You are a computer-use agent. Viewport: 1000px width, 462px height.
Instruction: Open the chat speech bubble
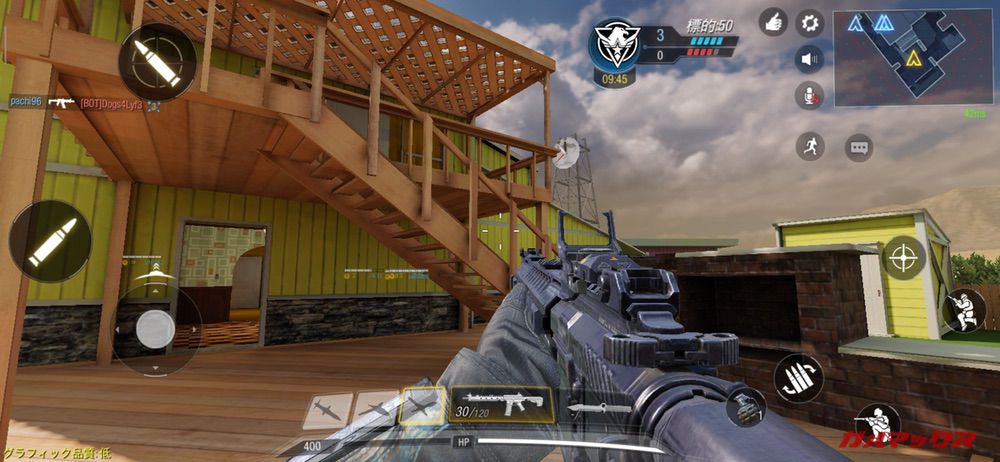[858, 148]
